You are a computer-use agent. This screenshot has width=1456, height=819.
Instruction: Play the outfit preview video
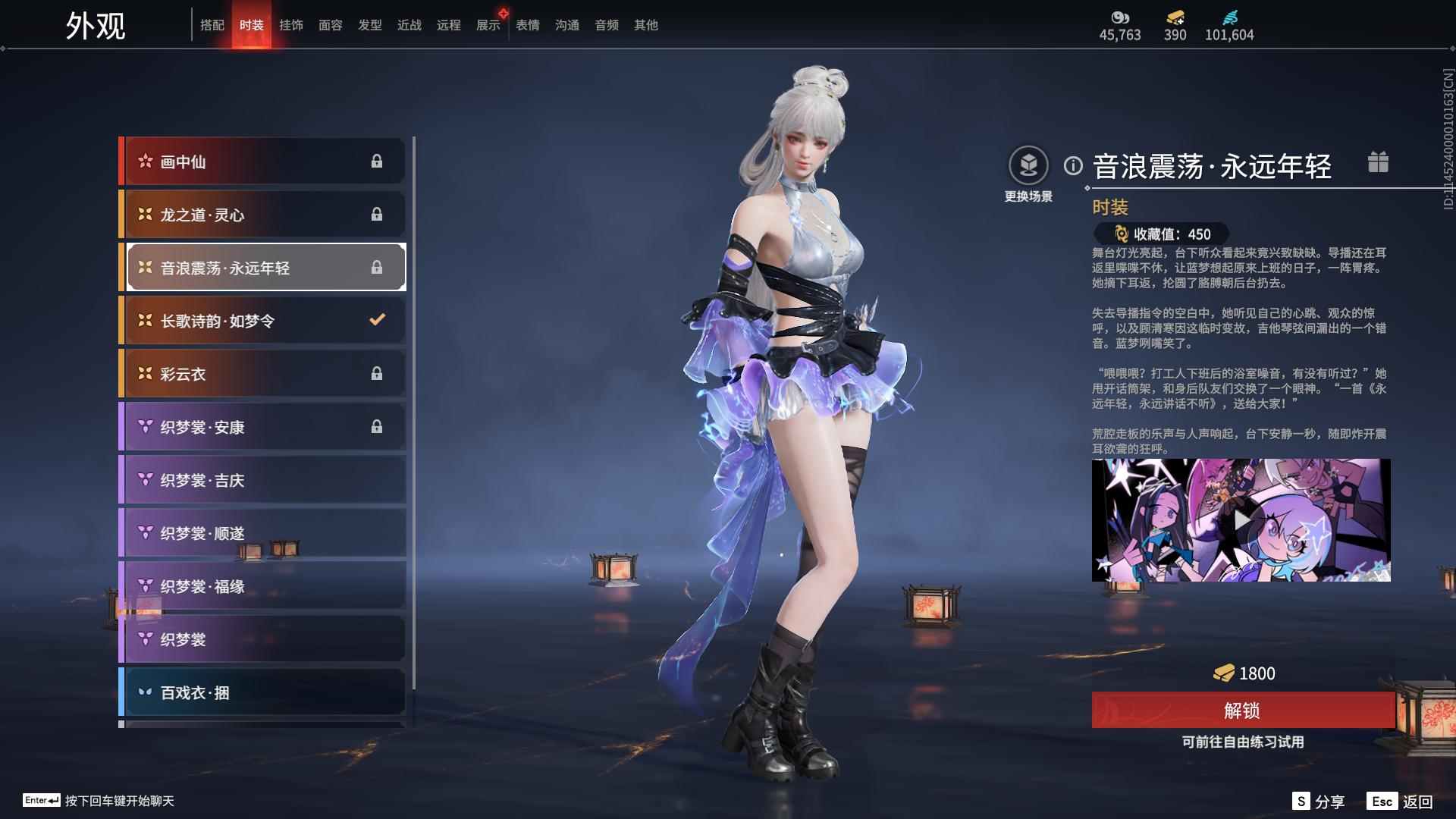coord(1241,520)
